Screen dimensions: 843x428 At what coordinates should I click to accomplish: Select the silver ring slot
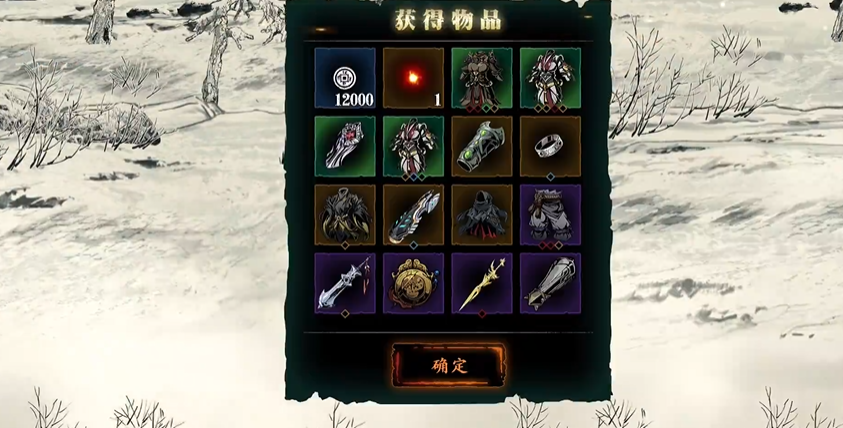tap(549, 146)
